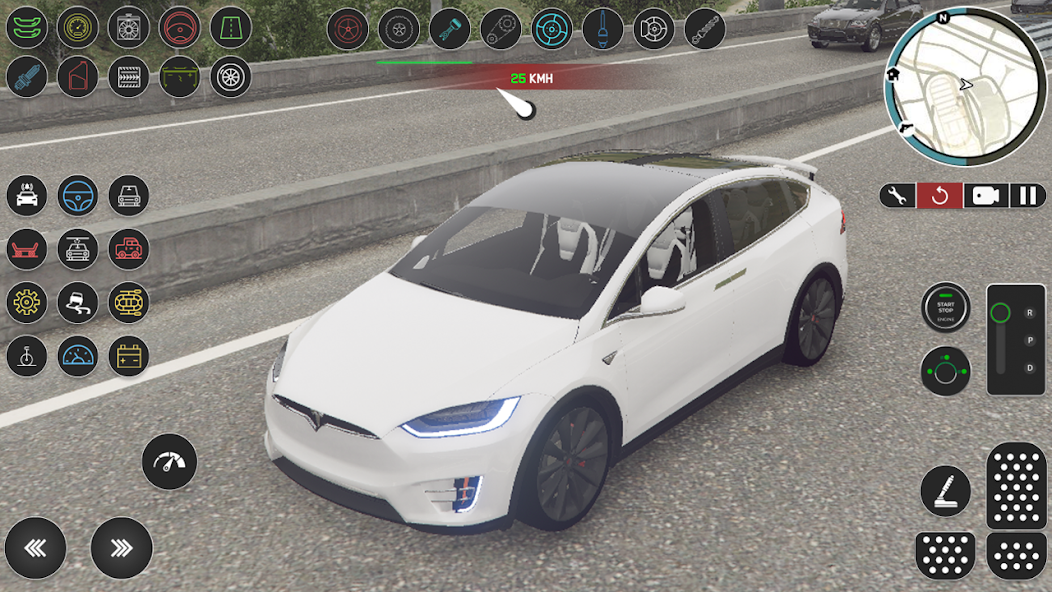Tap the wrench repair button
The height and width of the screenshot is (592, 1052).
click(898, 196)
